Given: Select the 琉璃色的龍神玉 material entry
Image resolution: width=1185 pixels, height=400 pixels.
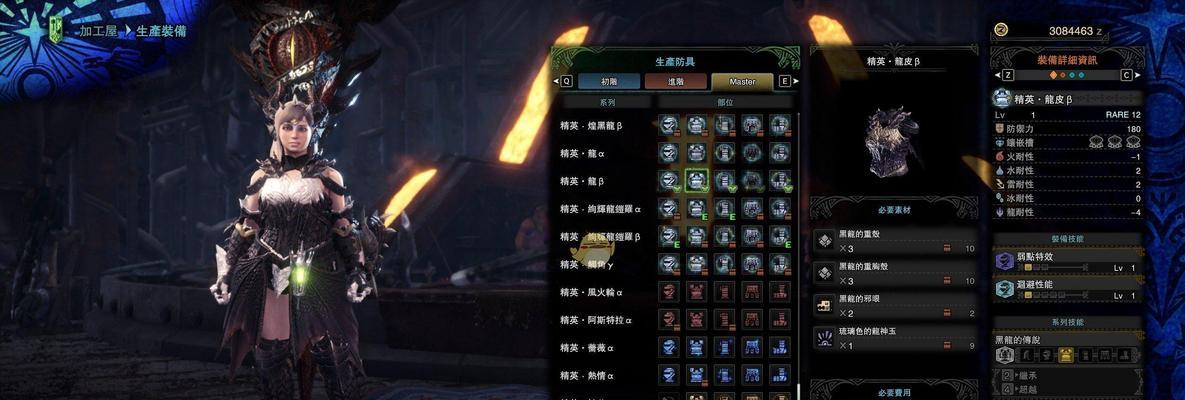Looking at the screenshot, I should (x=894, y=337).
